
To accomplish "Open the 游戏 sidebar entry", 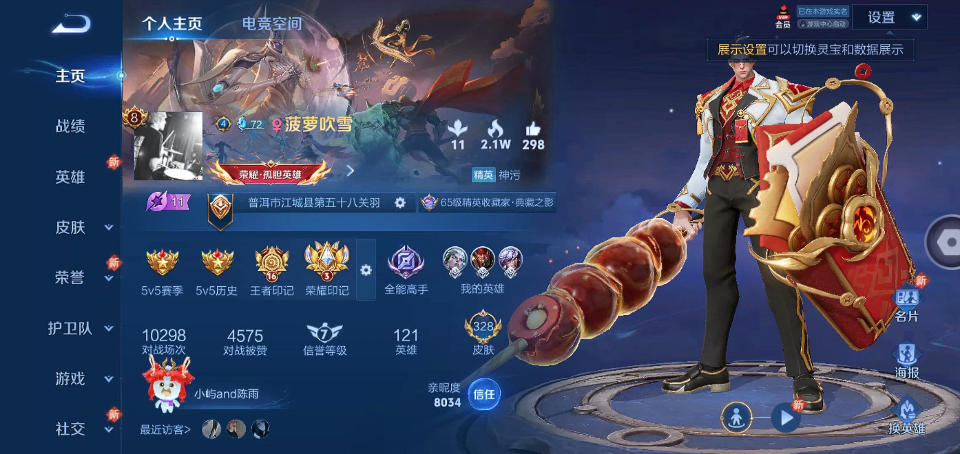I will [x=70, y=379].
